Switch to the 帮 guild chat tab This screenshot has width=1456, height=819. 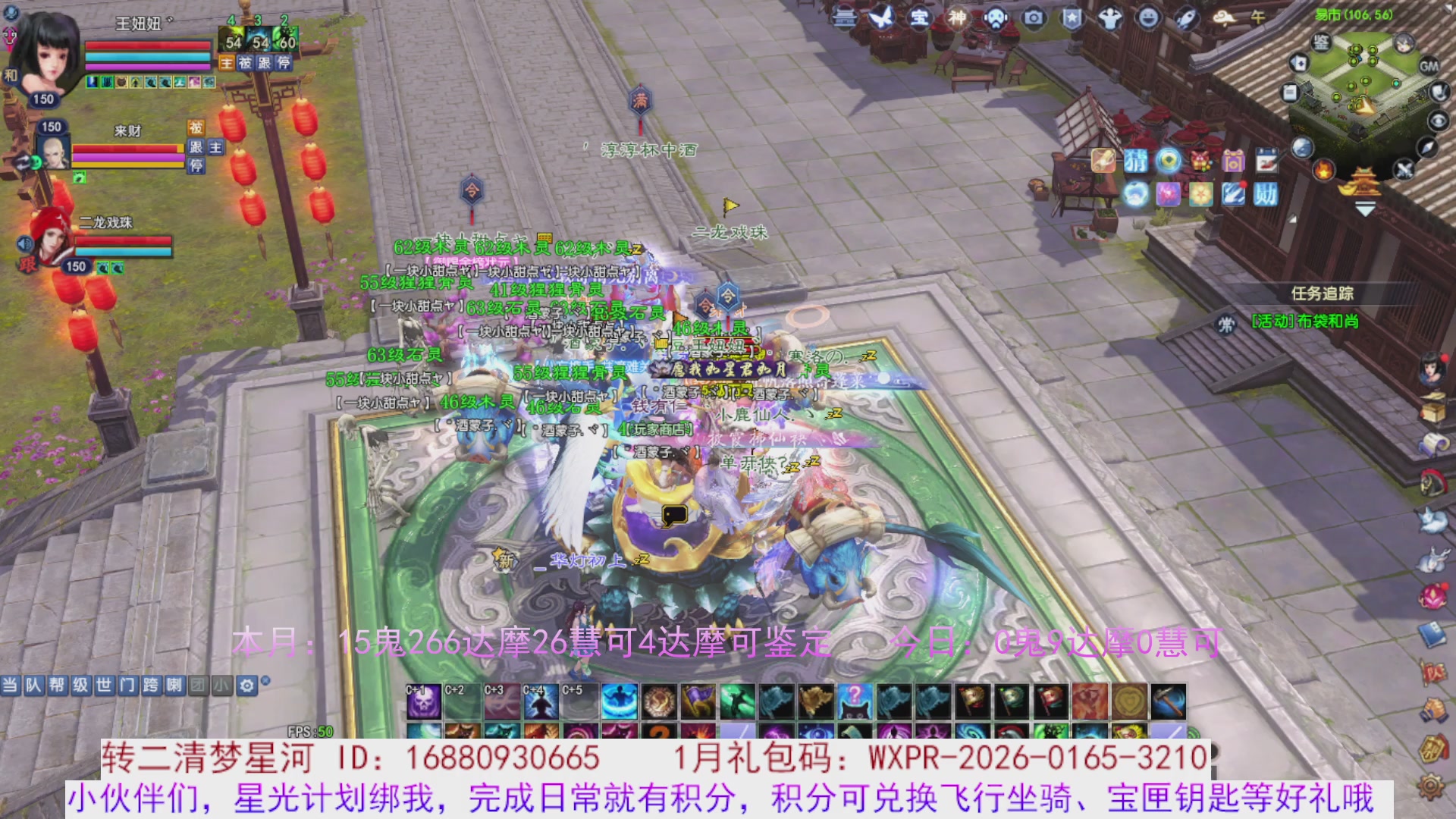coord(59,683)
